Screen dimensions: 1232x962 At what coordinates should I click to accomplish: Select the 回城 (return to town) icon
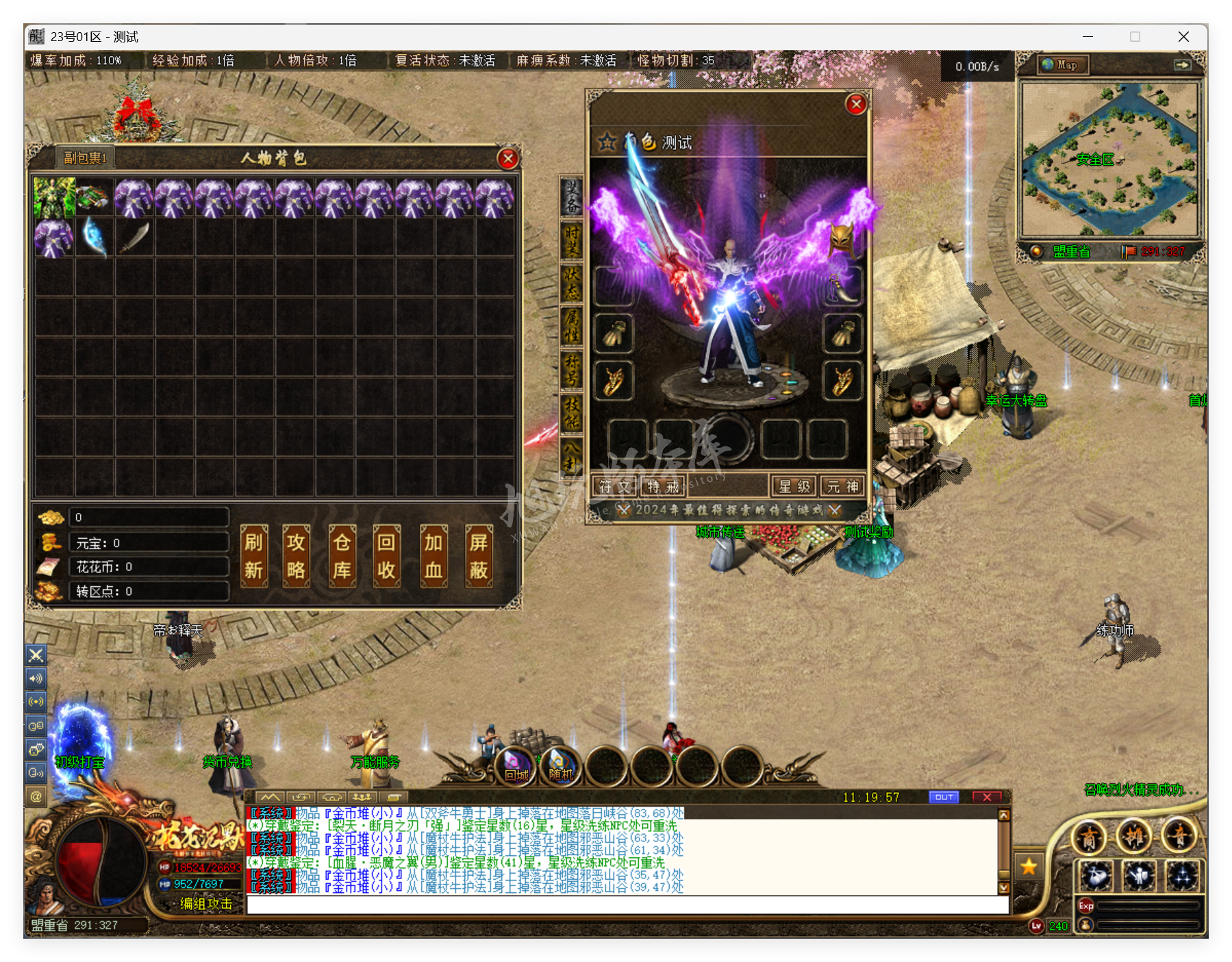[x=515, y=767]
